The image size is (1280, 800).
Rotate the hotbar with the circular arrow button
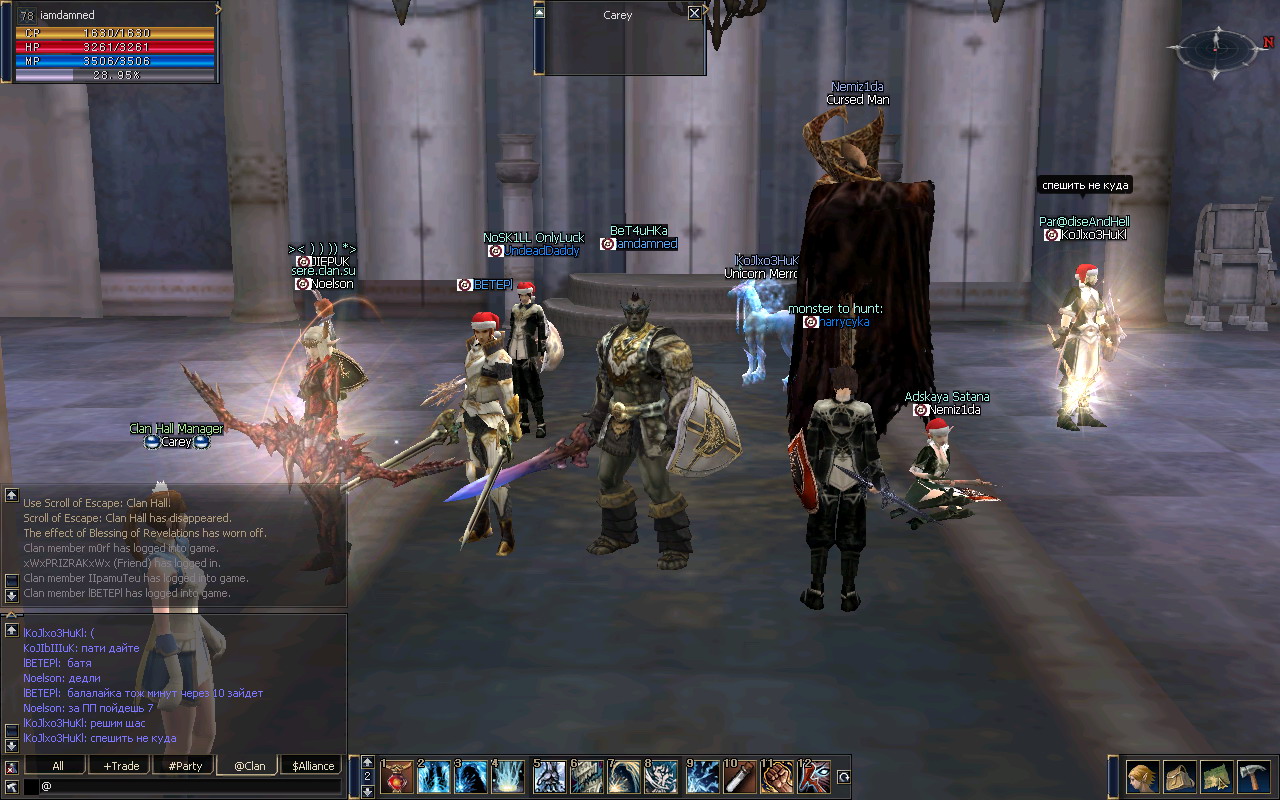coord(843,777)
